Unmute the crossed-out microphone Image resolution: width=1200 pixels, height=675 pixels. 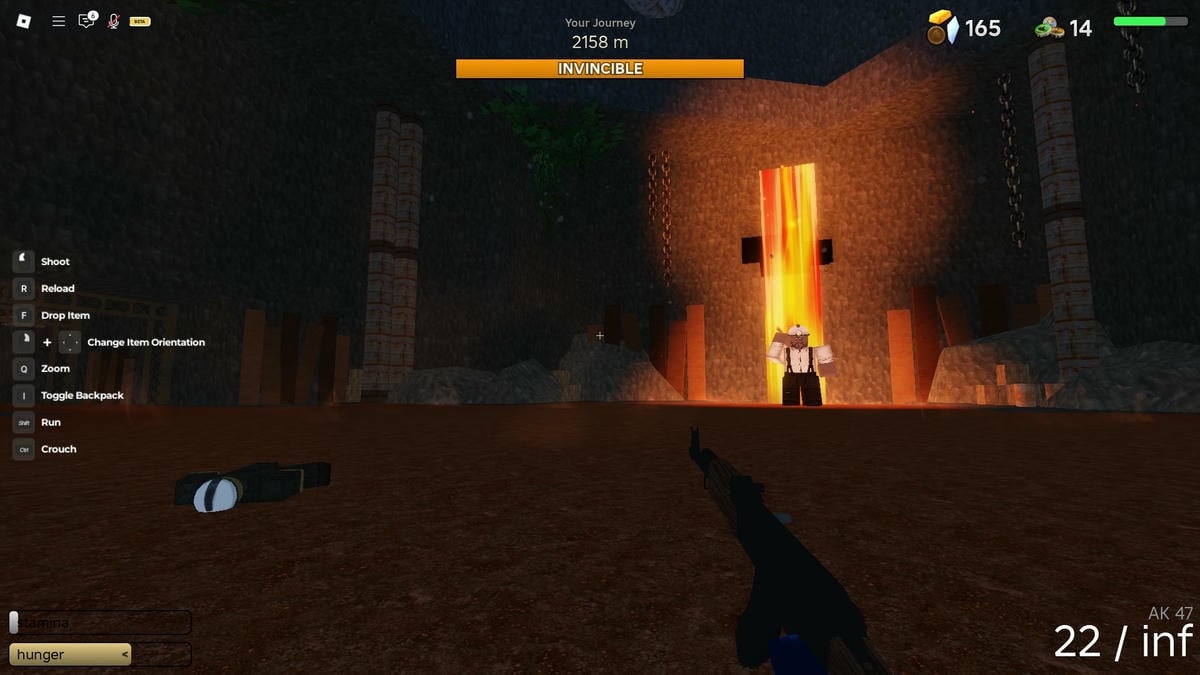coord(113,21)
